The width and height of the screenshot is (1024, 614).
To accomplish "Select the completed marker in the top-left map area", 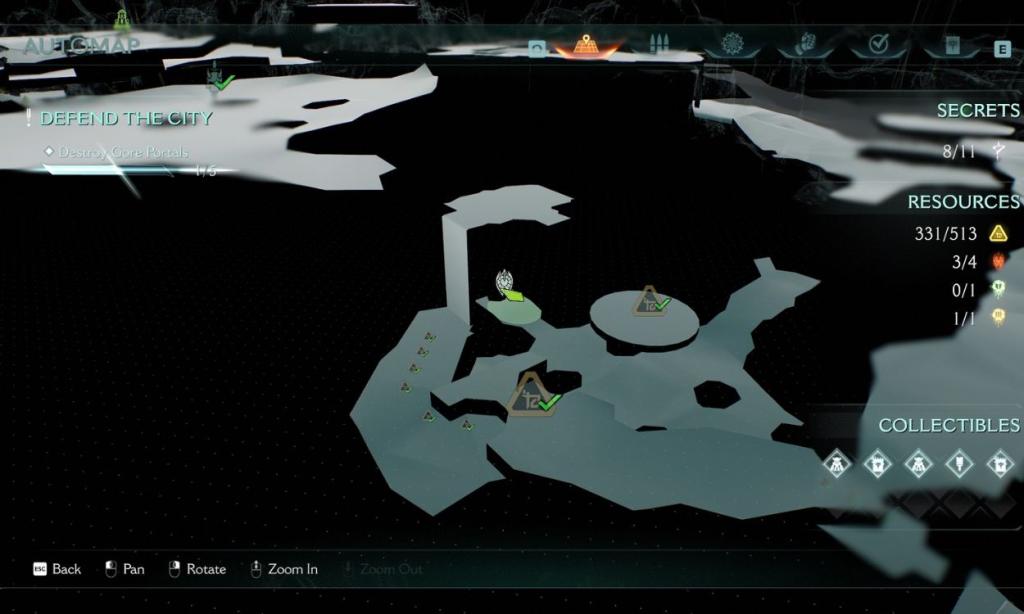I will pyautogui.click(x=218, y=77).
